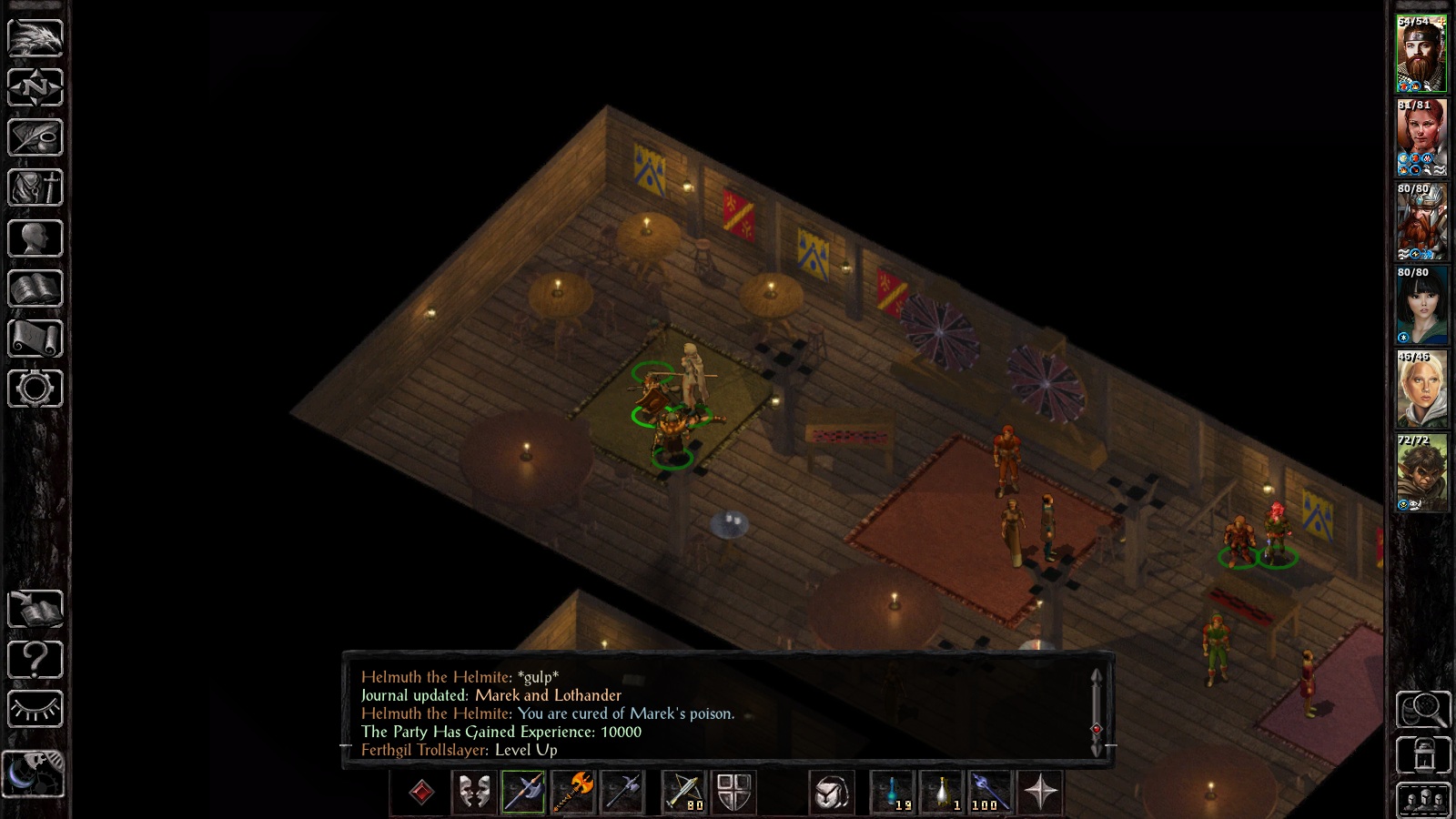This screenshot has height=819, width=1456.
Task: Select the crossbow with 80 bolts
Action: pos(684,792)
